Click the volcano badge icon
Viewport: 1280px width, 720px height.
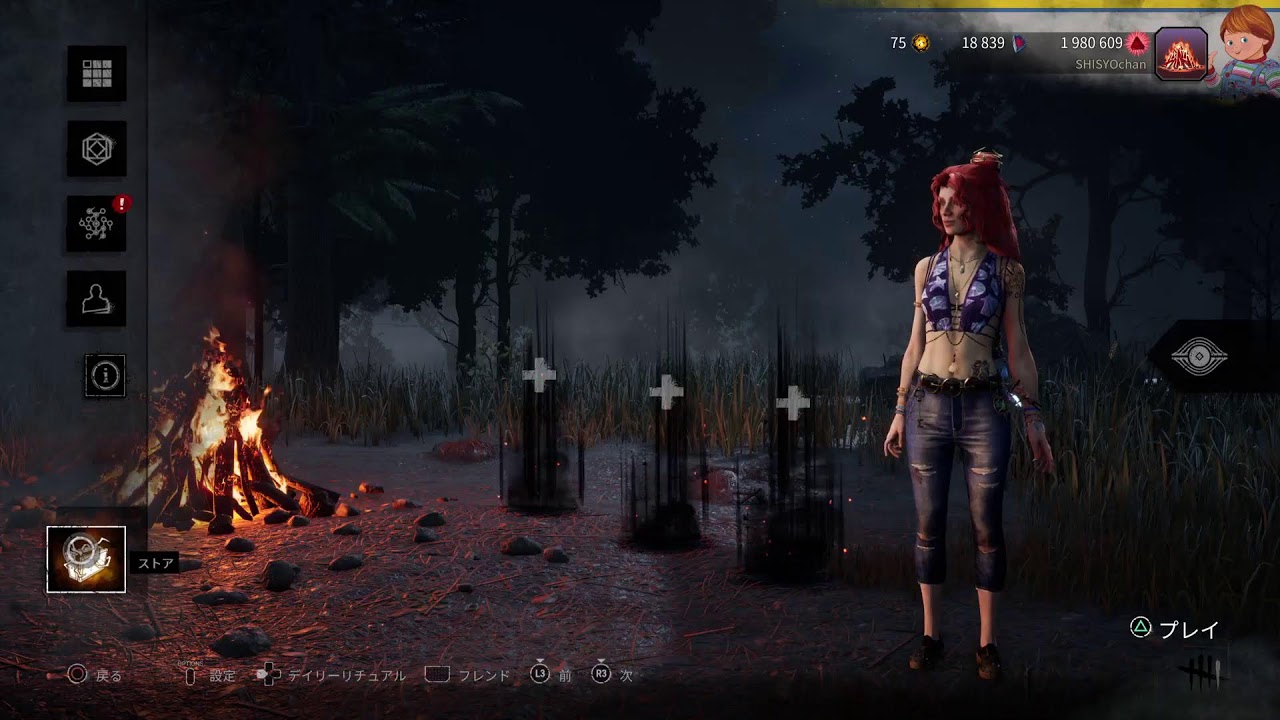[x=1181, y=53]
